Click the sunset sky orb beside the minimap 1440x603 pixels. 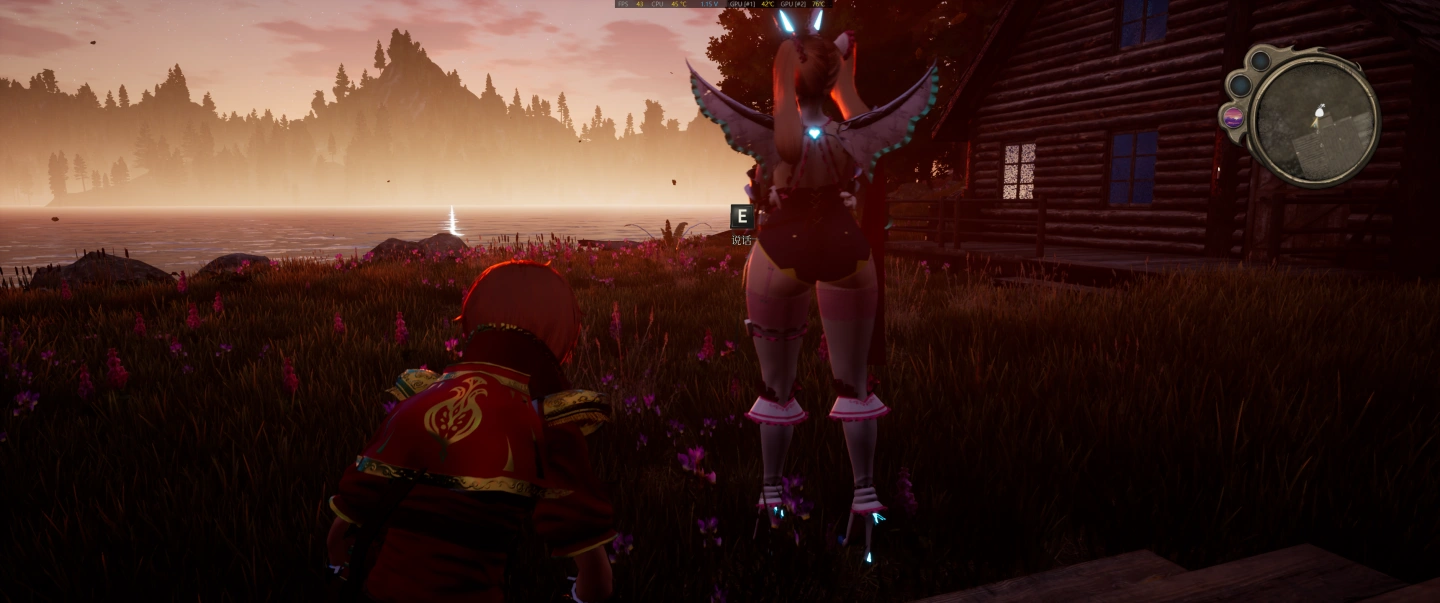(x=1234, y=117)
